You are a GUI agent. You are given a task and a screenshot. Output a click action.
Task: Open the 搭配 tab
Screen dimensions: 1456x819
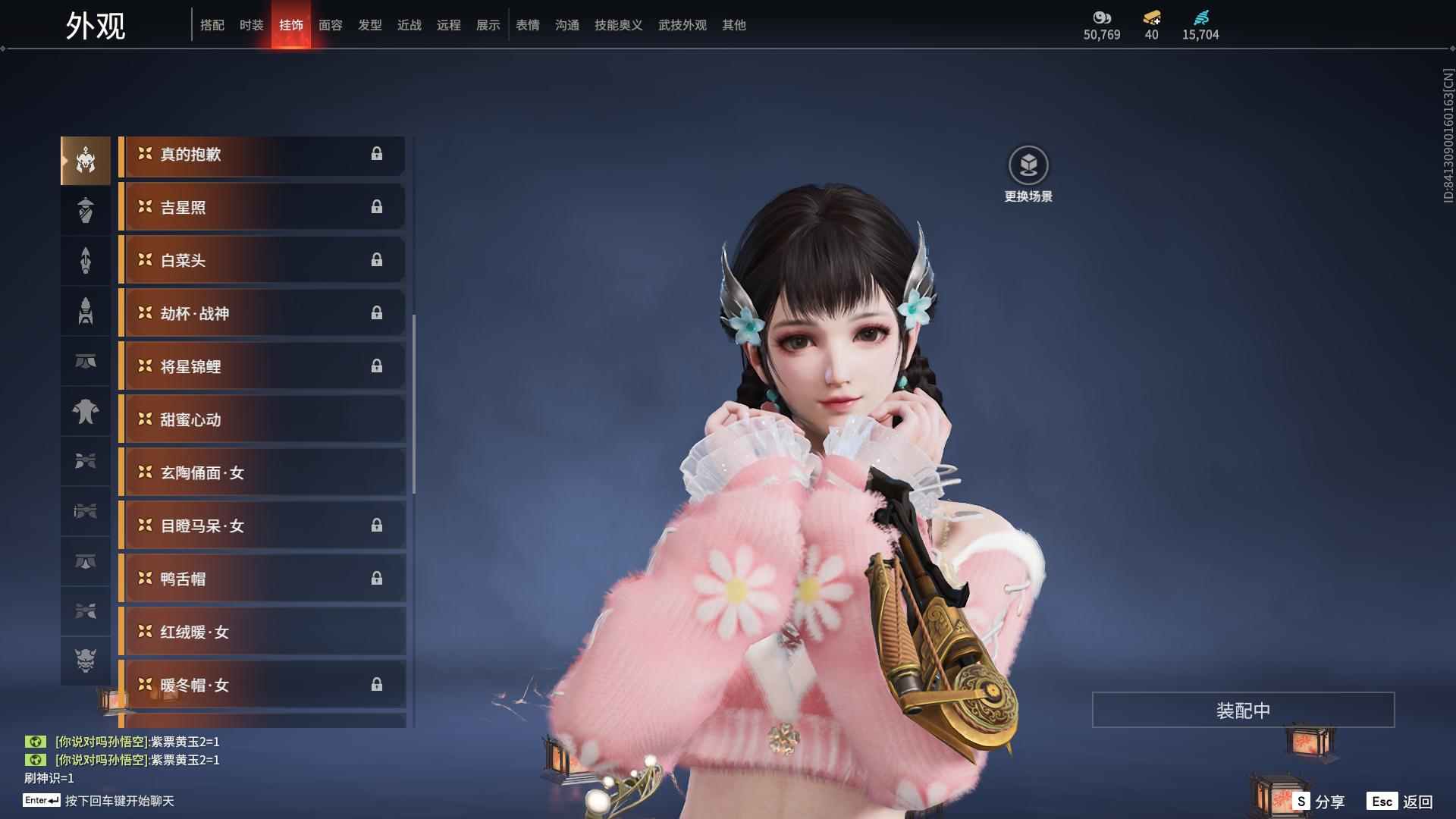(x=212, y=25)
